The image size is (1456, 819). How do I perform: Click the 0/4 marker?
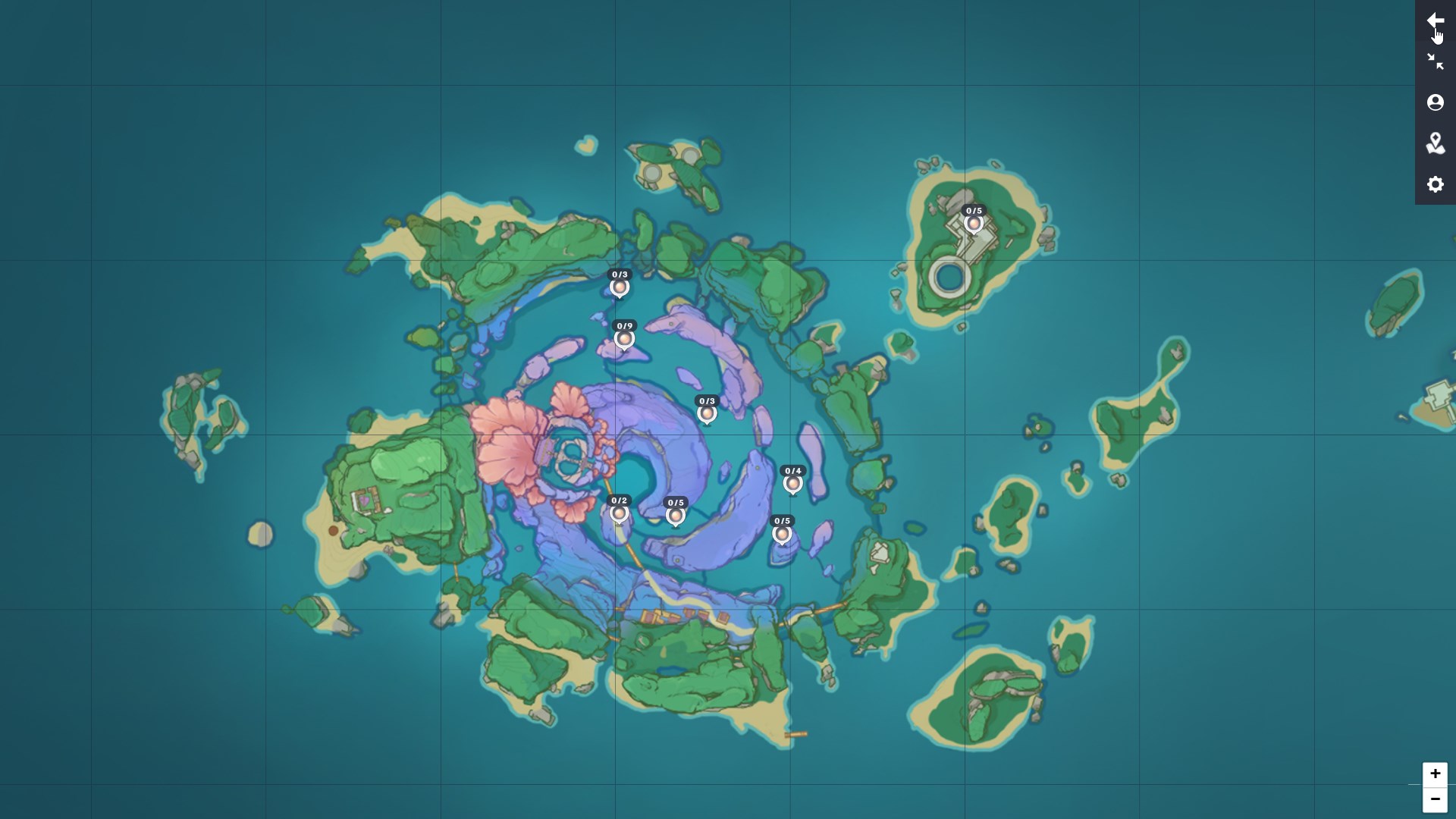(x=793, y=484)
